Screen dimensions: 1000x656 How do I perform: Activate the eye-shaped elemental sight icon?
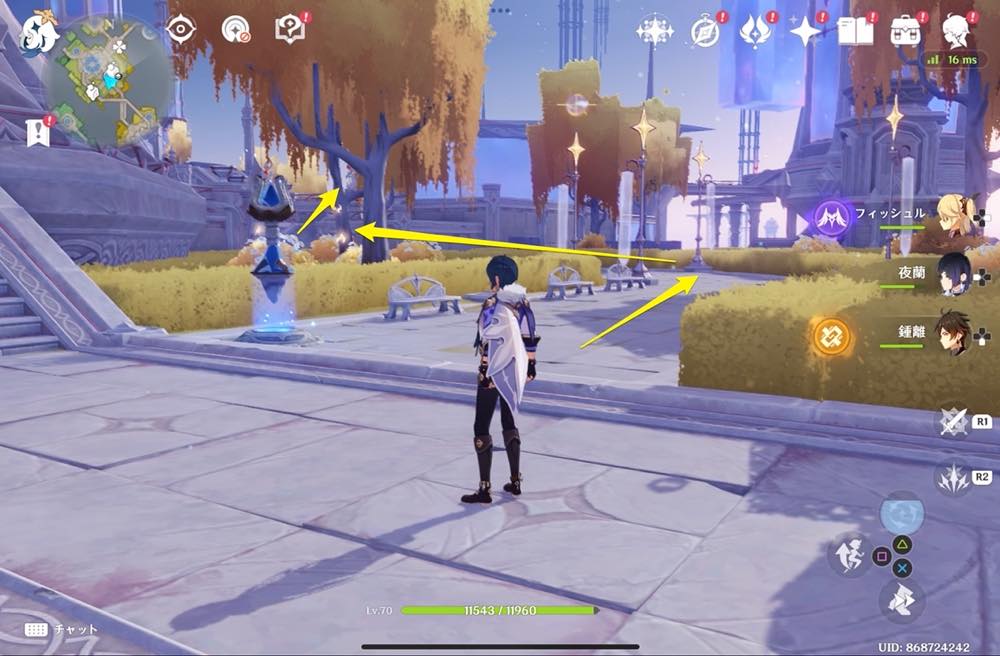click(181, 29)
